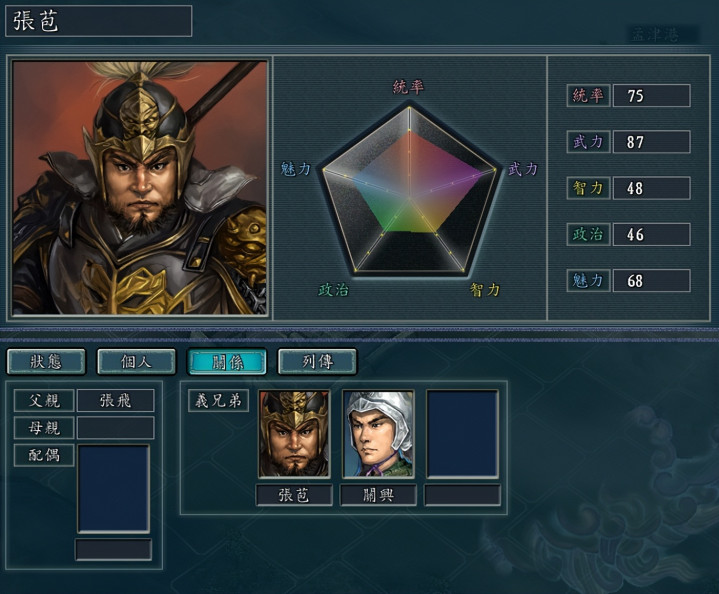Click the 關興 name label

pos(378,495)
